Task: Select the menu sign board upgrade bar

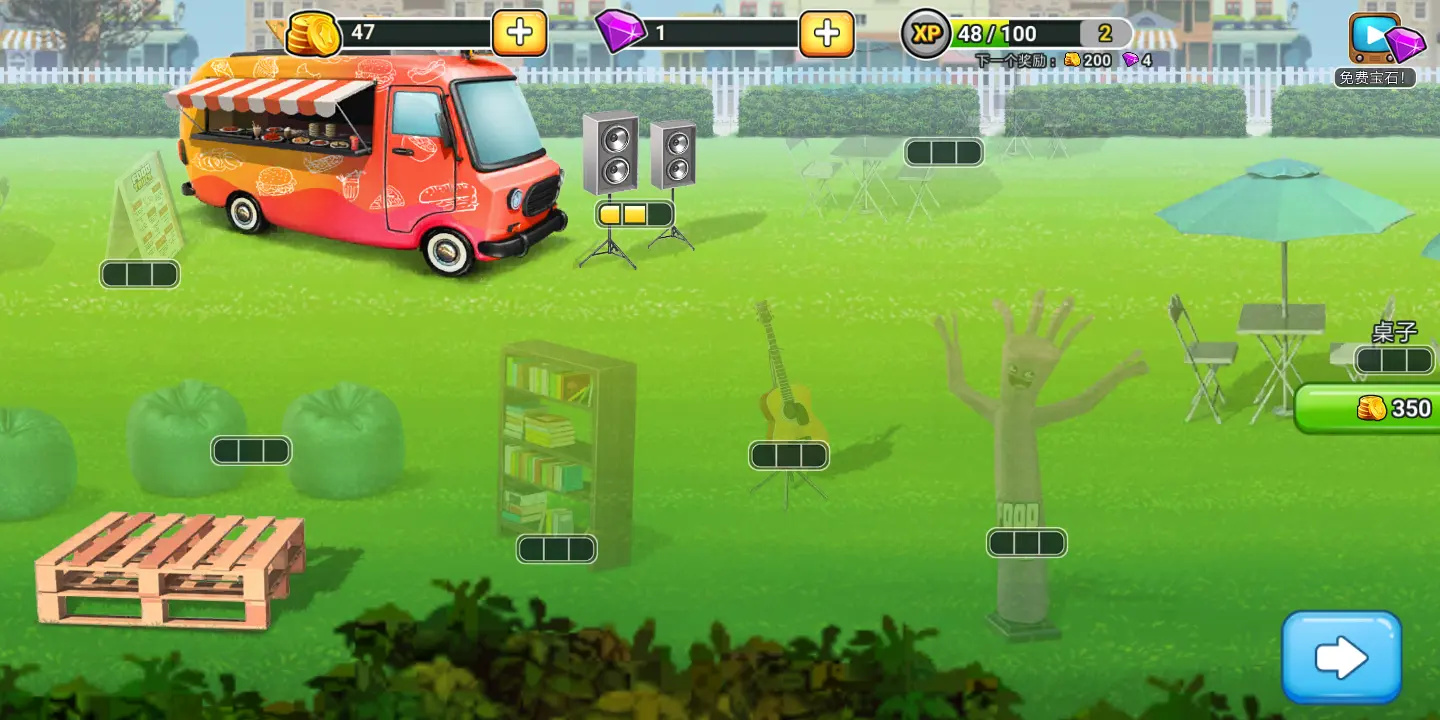Action: click(140, 274)
